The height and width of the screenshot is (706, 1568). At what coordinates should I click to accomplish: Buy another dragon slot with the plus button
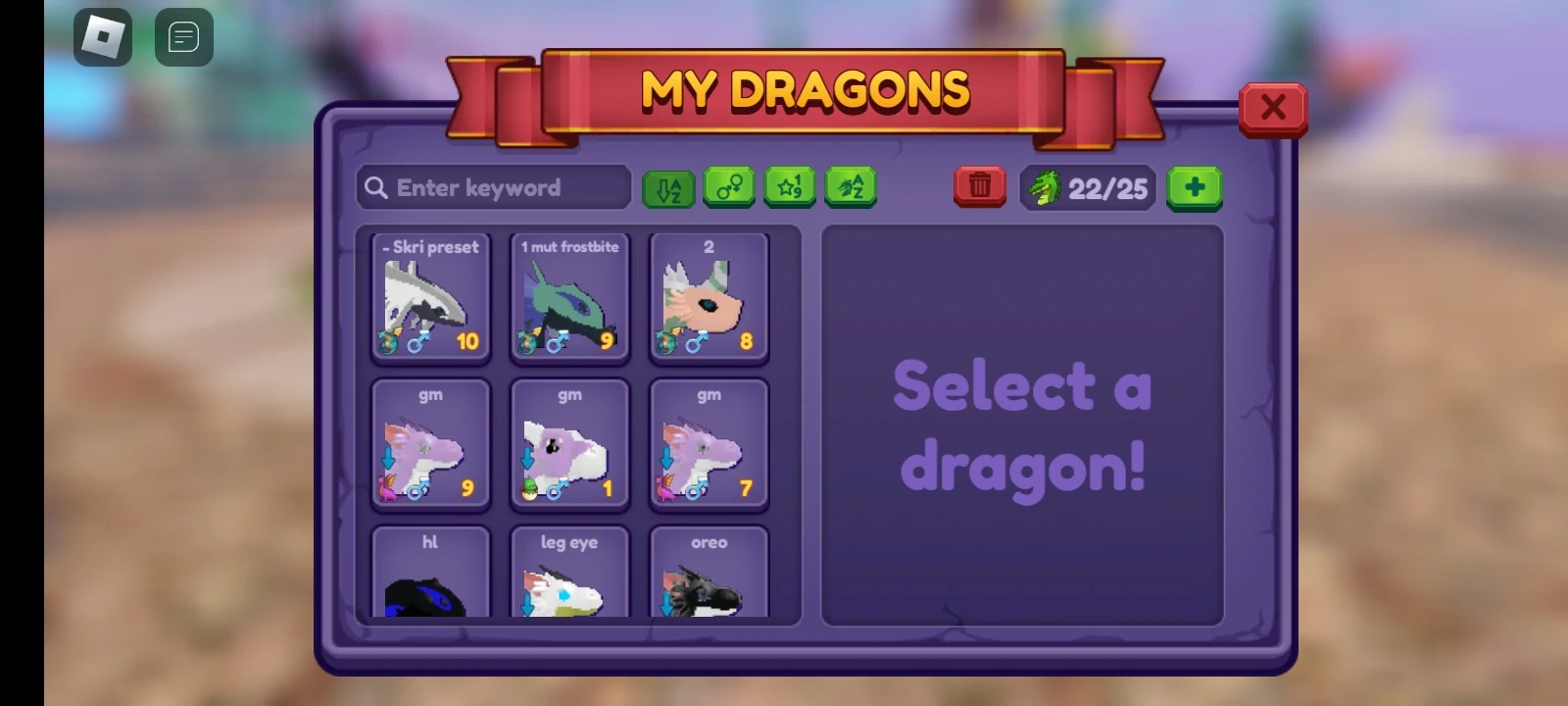[1195, 187]
